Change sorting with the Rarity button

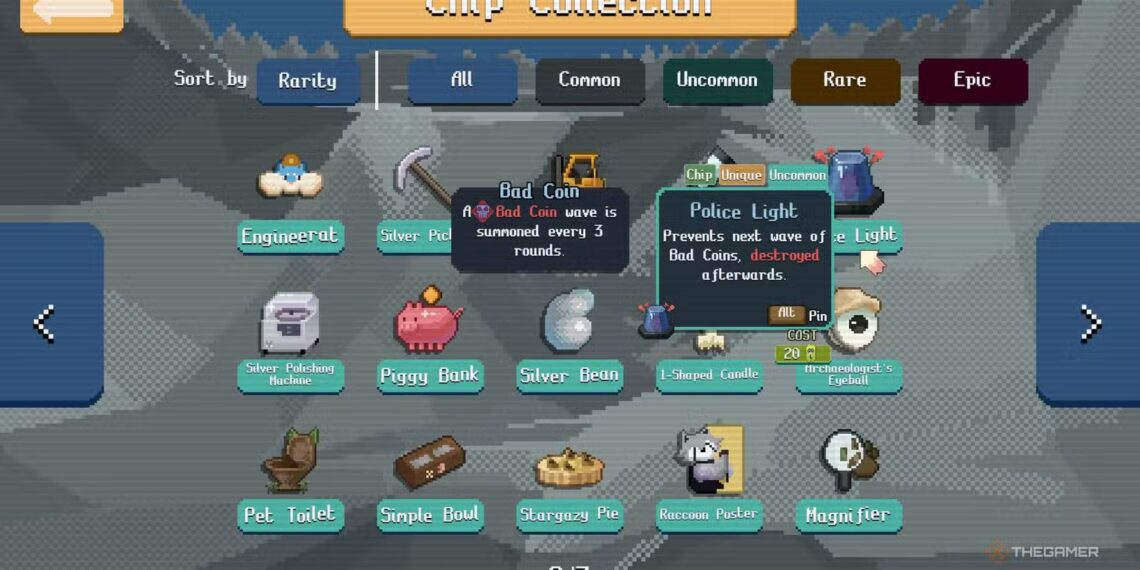point(308,81)
